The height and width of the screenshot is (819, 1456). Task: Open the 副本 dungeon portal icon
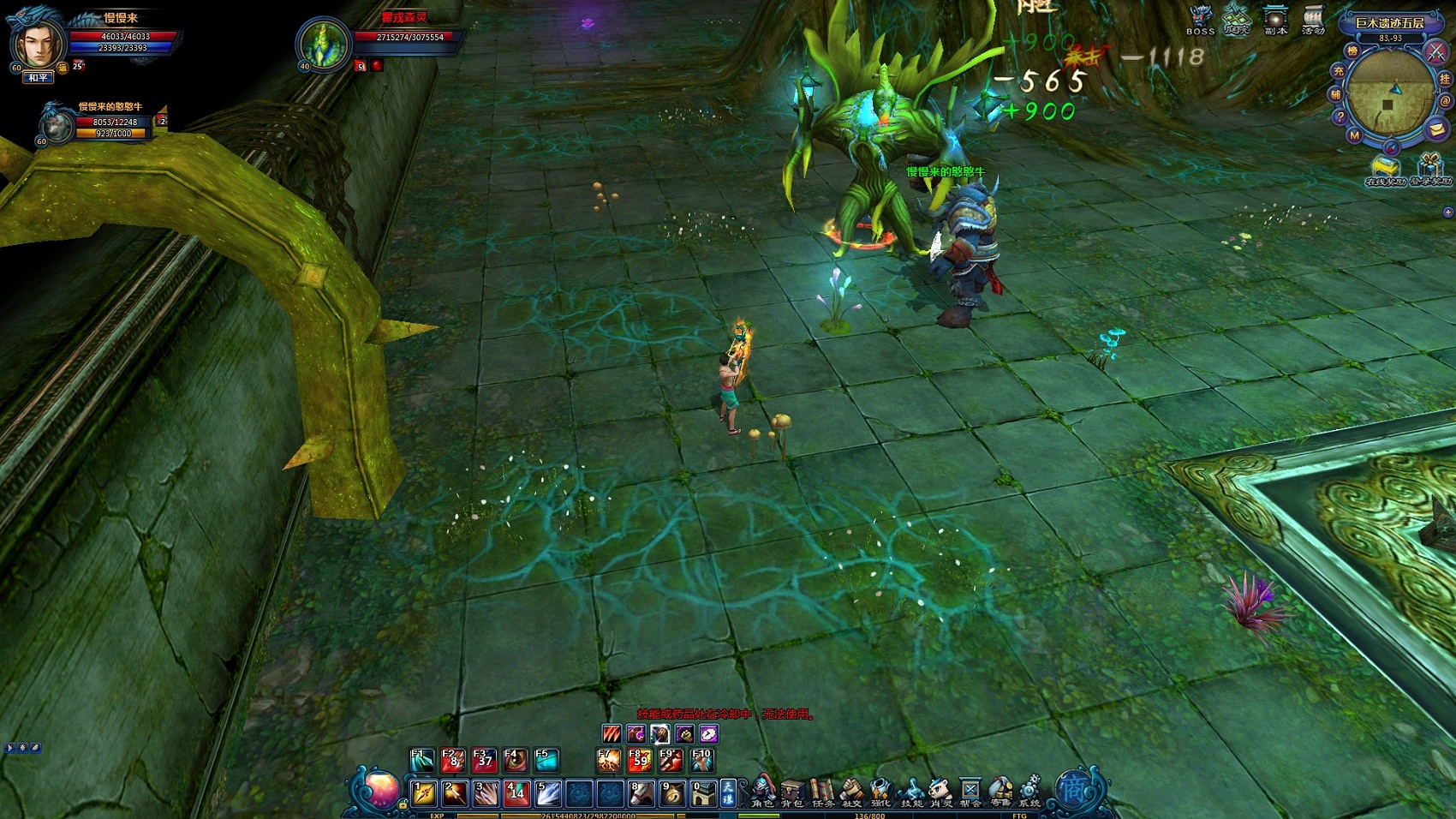click(x=1276, y=19)
